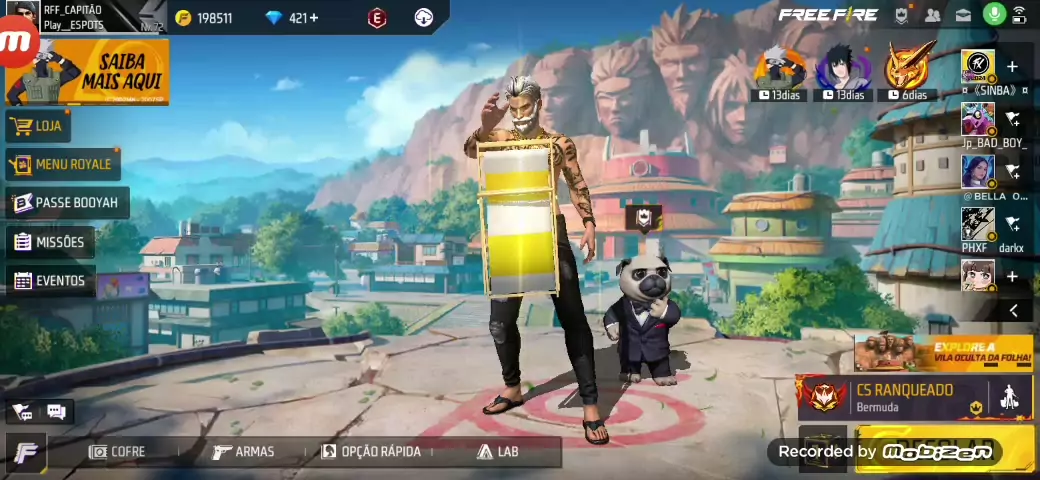This screenshot has width=1040, height=480.
Task: Open the chat speech-bubble button
Action: click(56, 412)
